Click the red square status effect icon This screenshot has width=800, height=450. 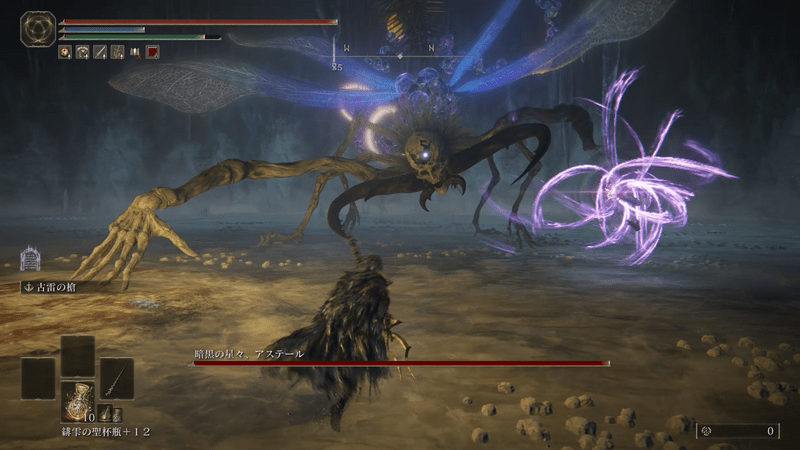pyautogui.click(x=153, y=52)
